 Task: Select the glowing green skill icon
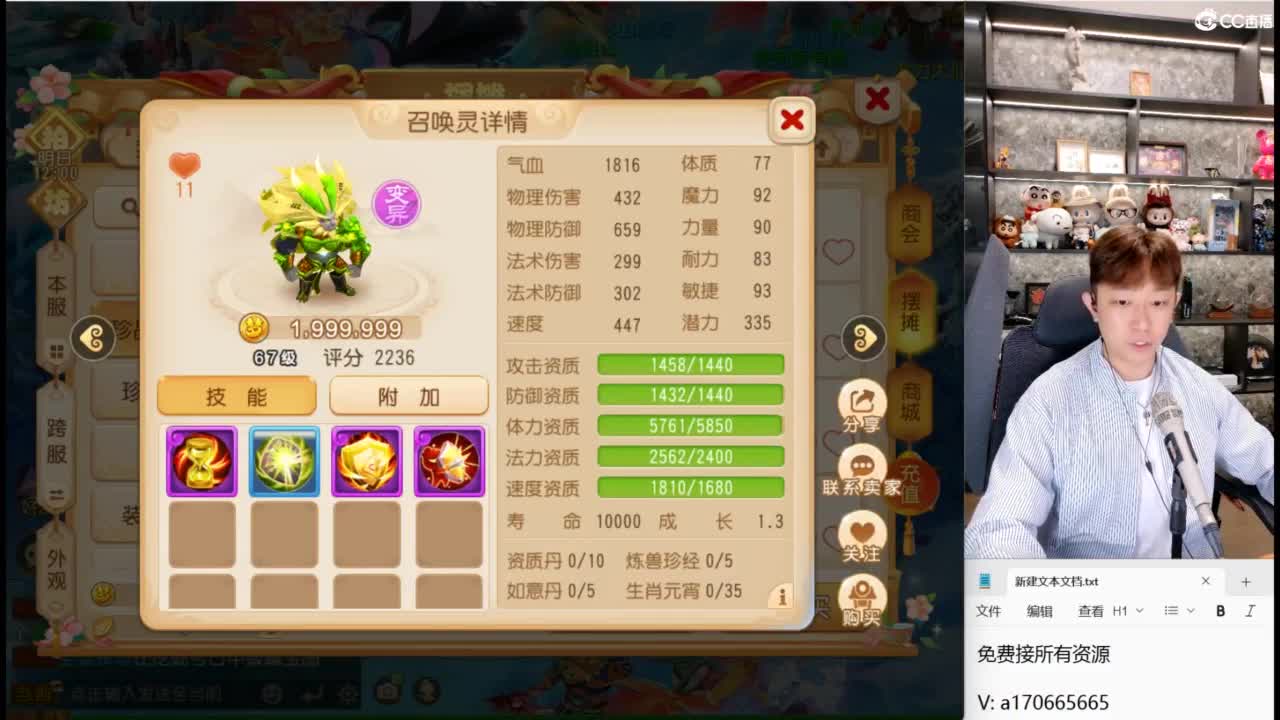284,461
